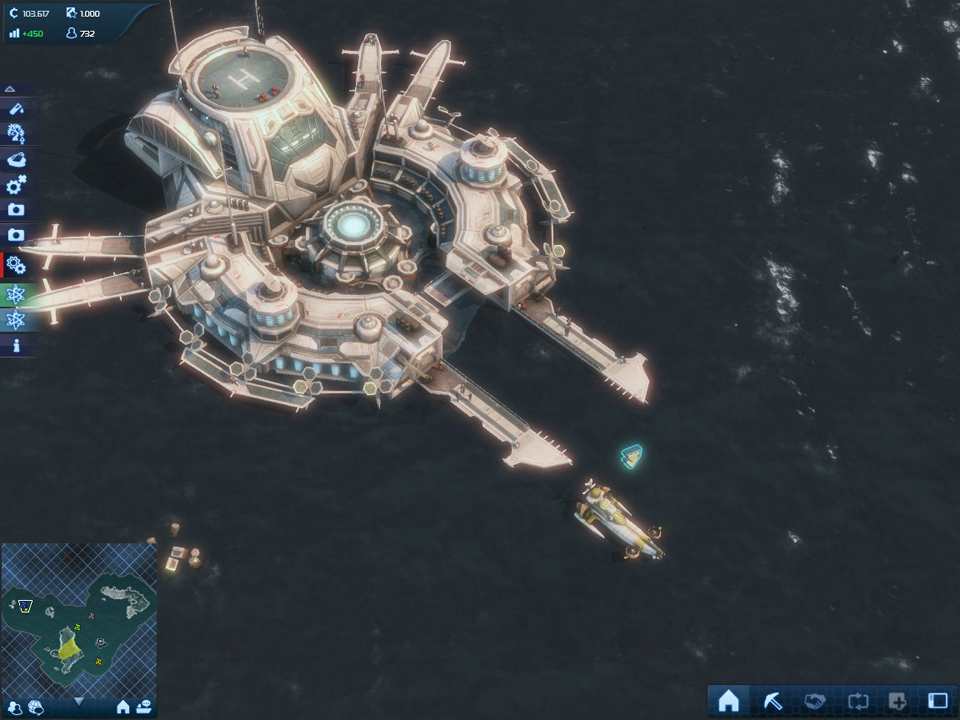This screenshot has width=960, height=720.
Task: Collapse the sidebar with the up arrow
Action: coord(10,89)
